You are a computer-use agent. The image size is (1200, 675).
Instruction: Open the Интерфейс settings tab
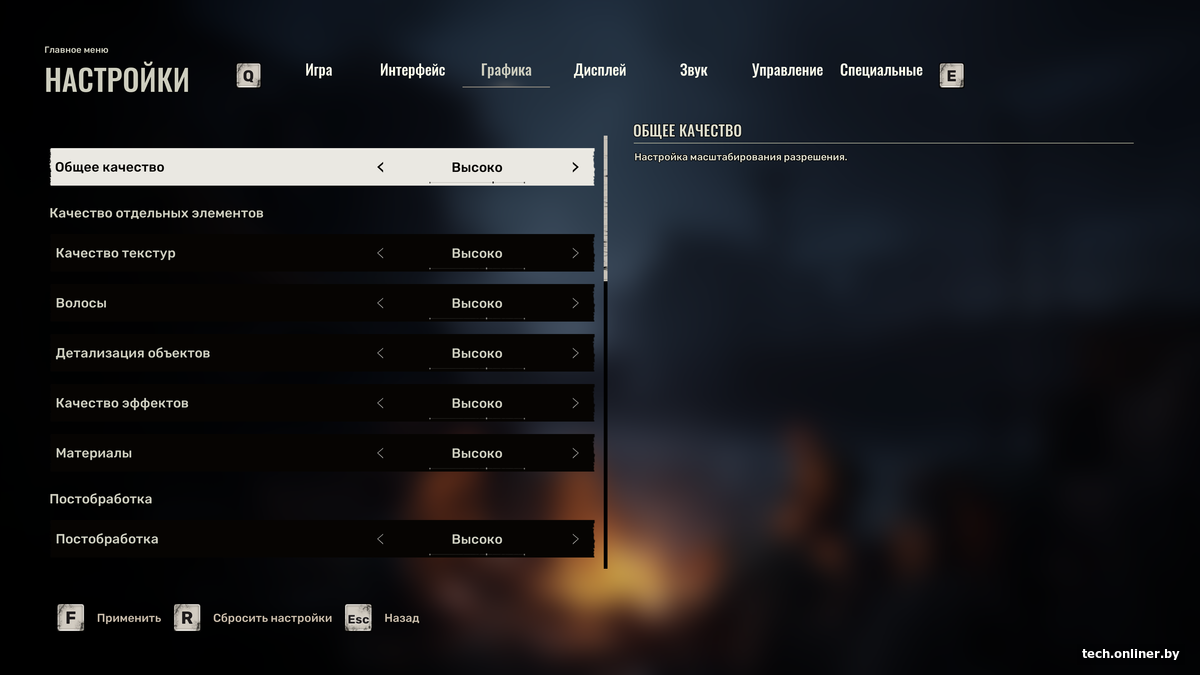(412, 71)
